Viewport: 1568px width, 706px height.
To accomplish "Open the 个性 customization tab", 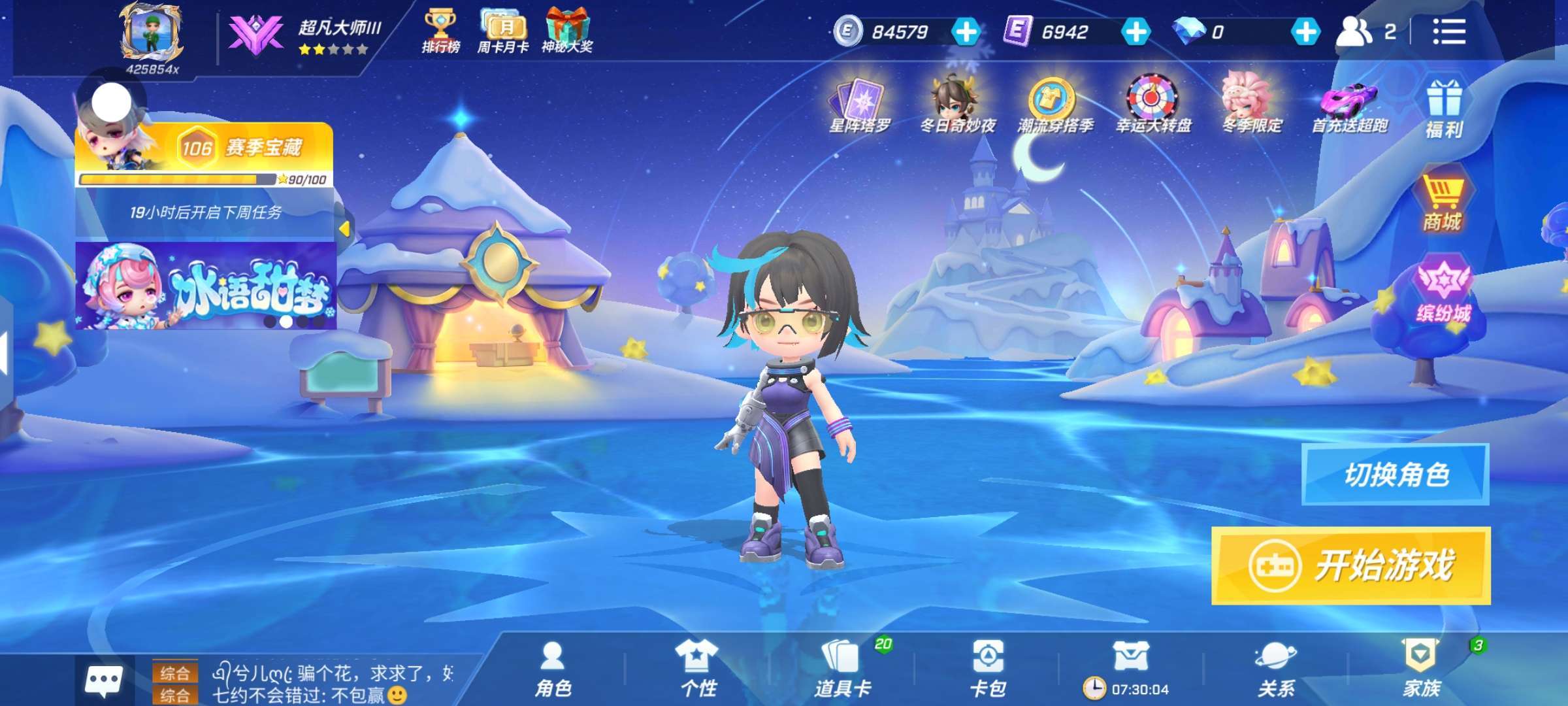I will click(x=698, y=669).
